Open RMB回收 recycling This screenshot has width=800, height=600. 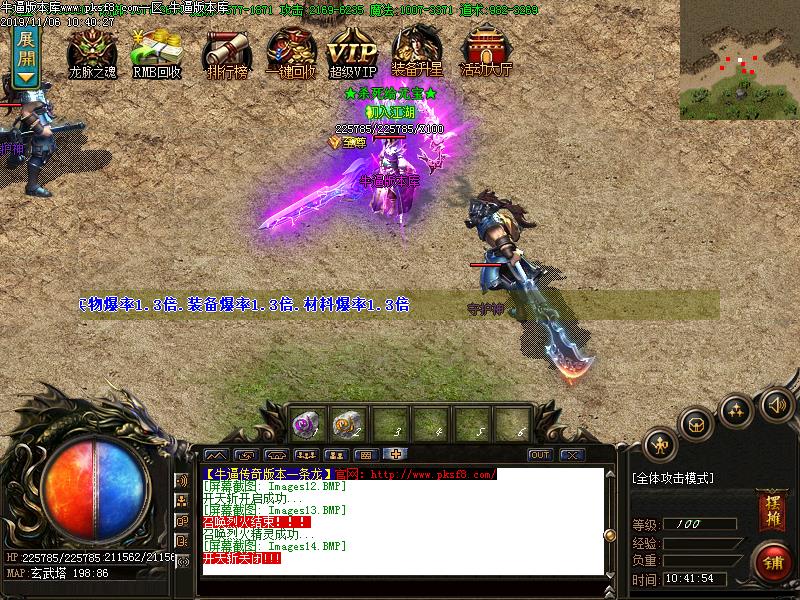(156, 52)
